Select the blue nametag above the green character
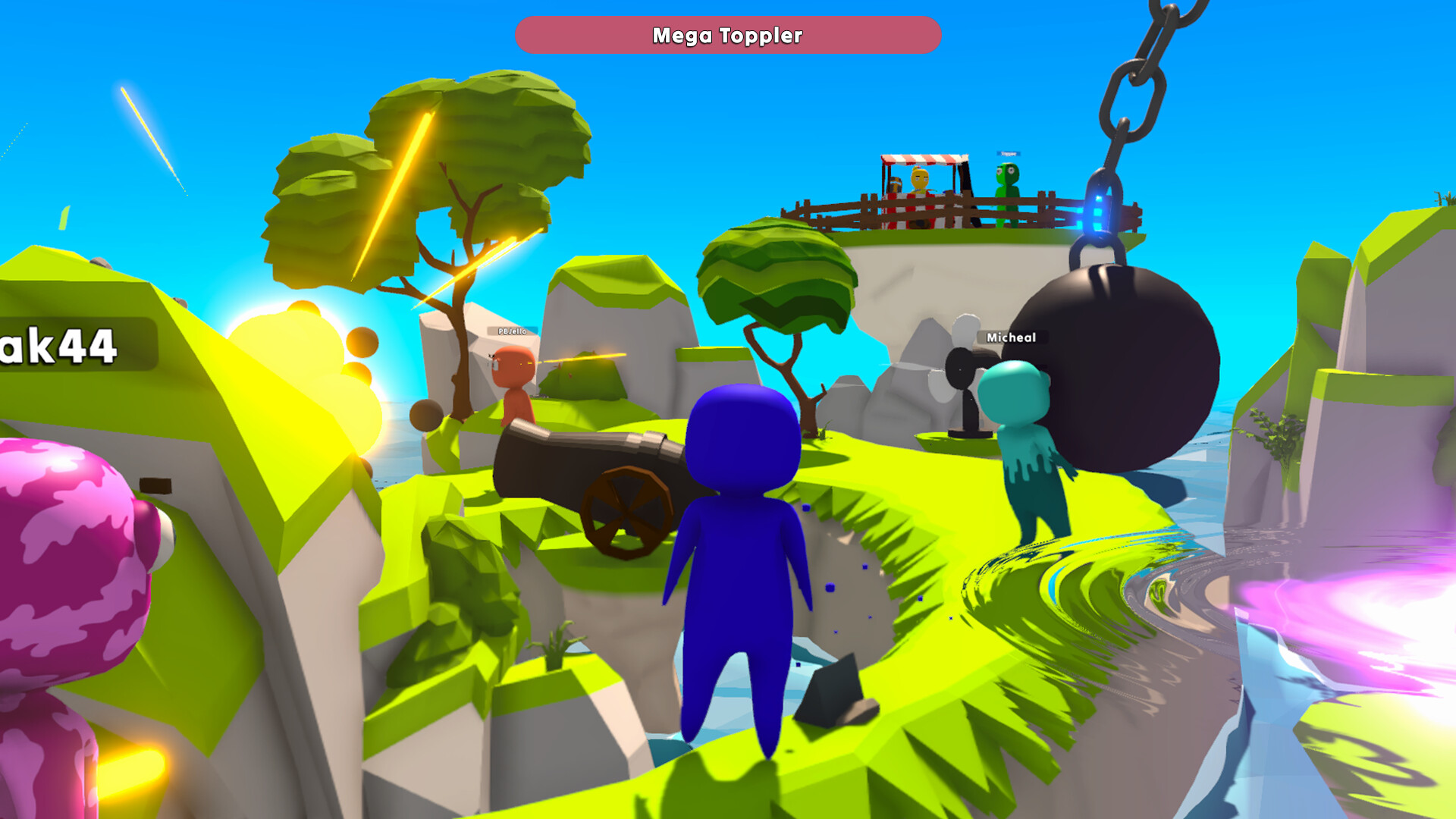This screenshot has width=1456, height=819. coord(1009,153)
